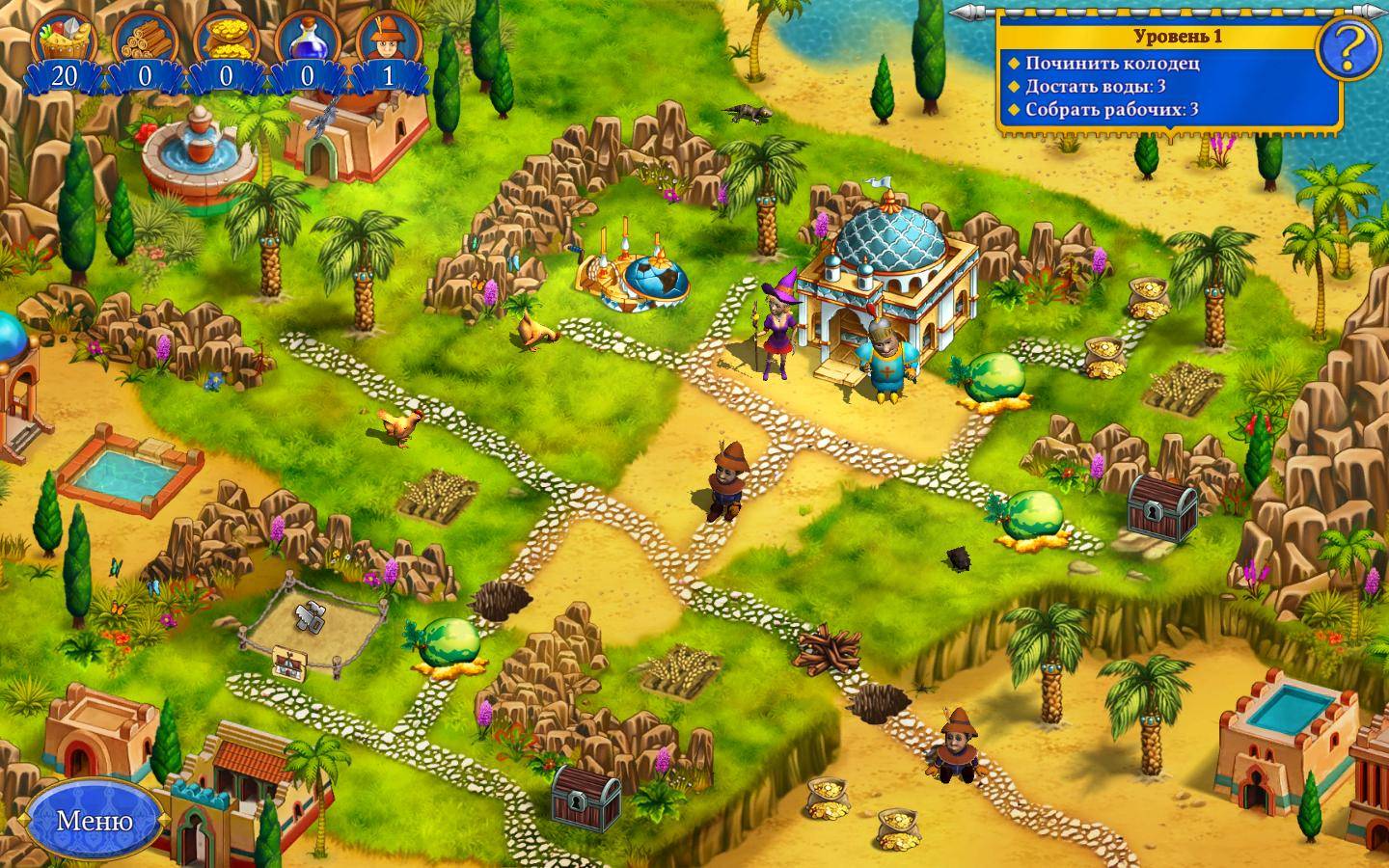1389x868 pixels.
Task: Select the food basket resource icon
Action: tap(64, 41)
